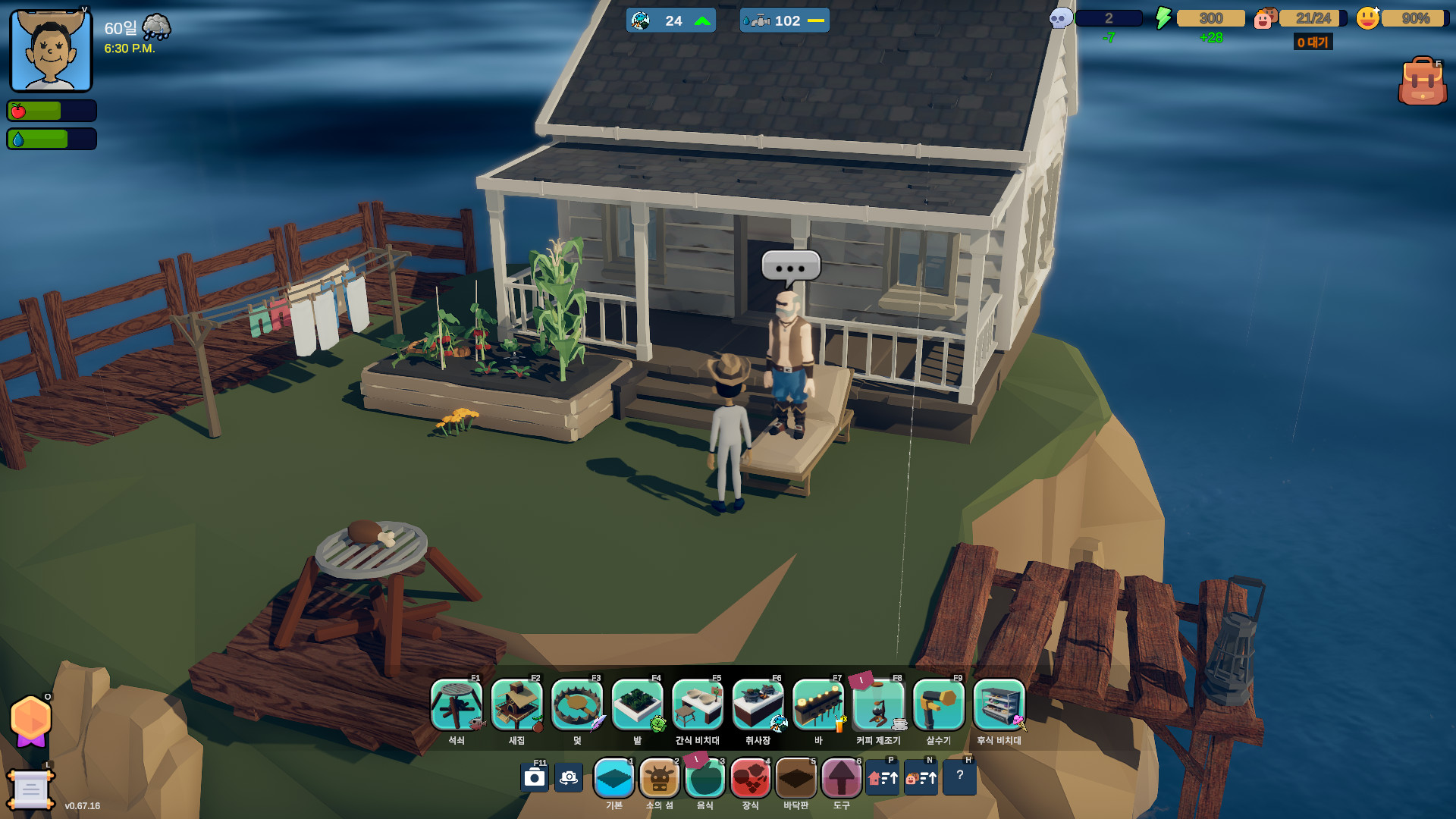Pick the 덫 trap build item
This screenshot has height=819, width=1456.
click(577, 705)
